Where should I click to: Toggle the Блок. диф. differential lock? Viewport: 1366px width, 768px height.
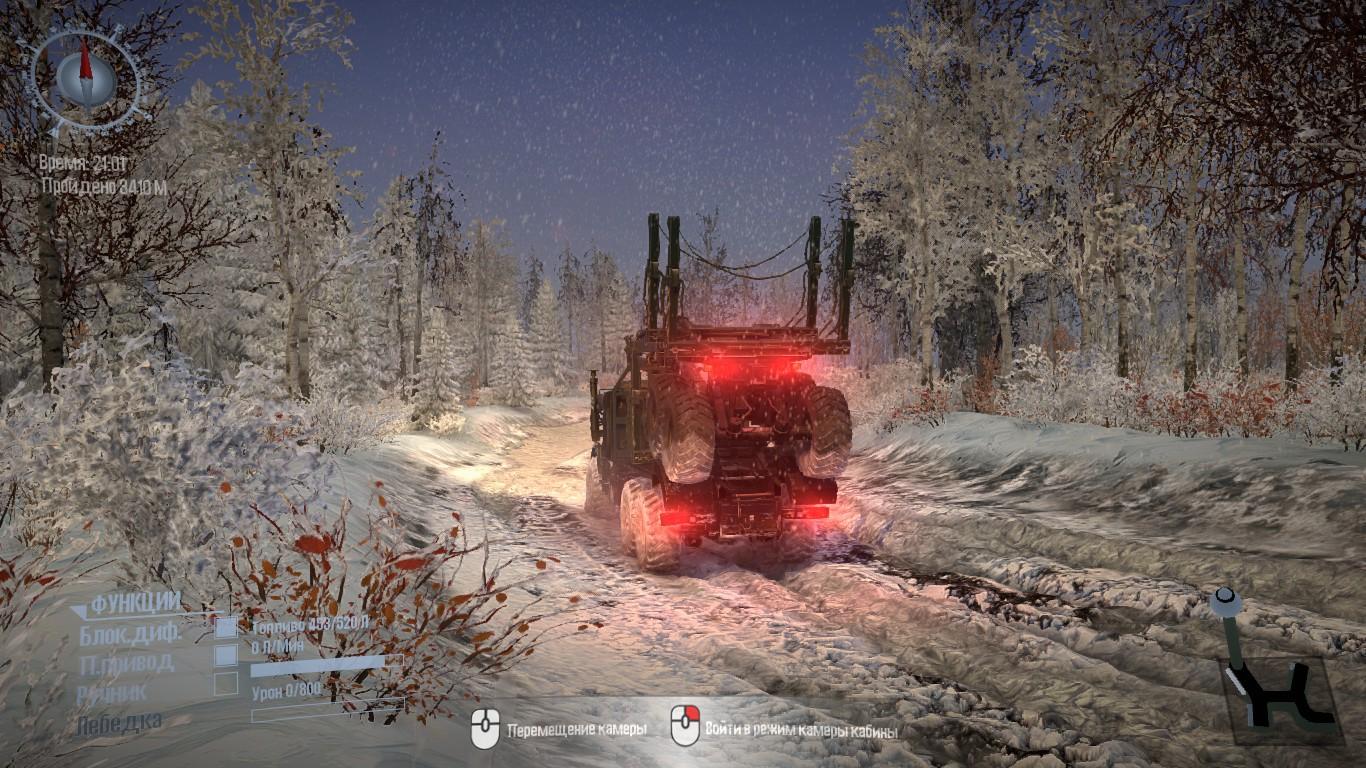tap(227, 628)
